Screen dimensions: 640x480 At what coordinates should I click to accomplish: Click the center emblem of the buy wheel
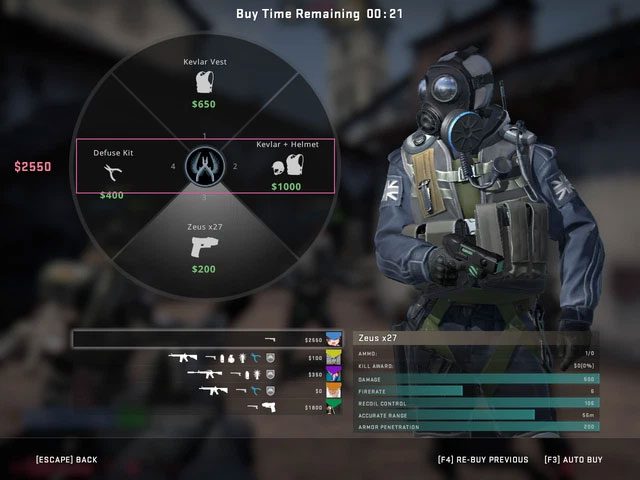point(204,165)
